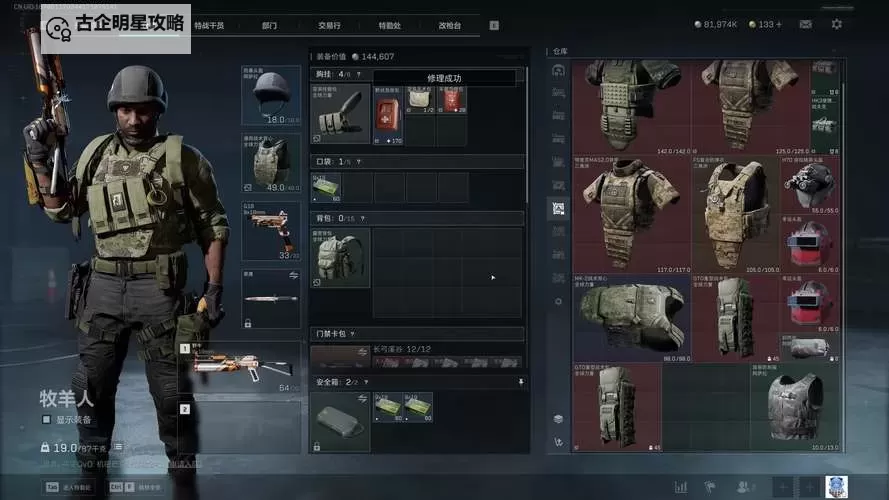Switch to the 部门 tab

click(x=269, y=25)
